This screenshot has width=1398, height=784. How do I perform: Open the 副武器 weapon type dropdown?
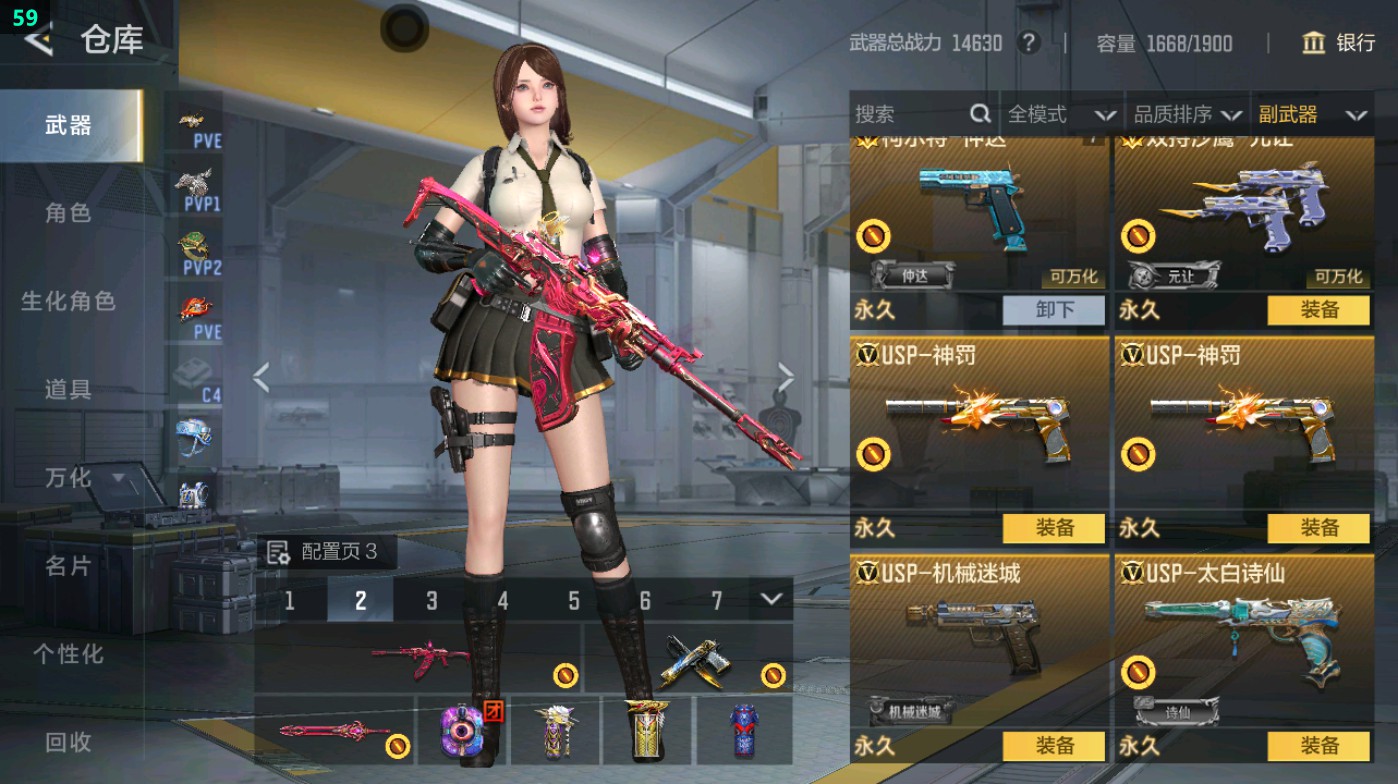(1312, 115)
